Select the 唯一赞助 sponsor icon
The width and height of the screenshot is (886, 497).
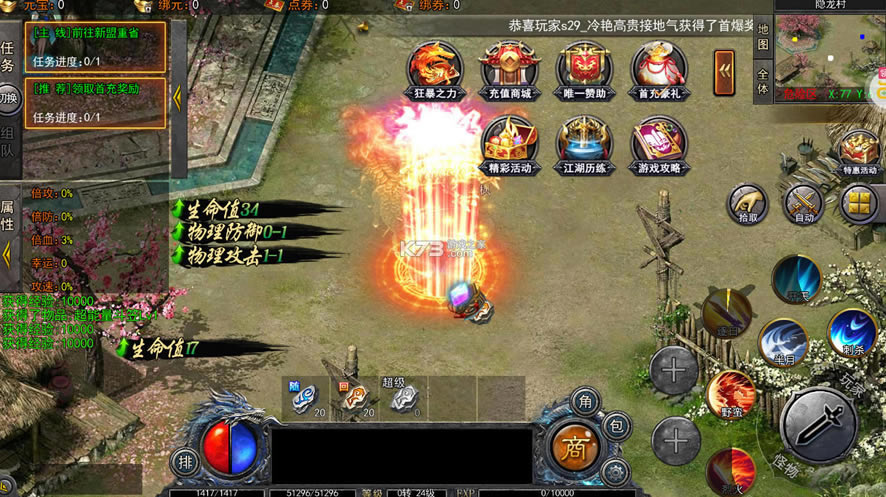click(585, 68)
